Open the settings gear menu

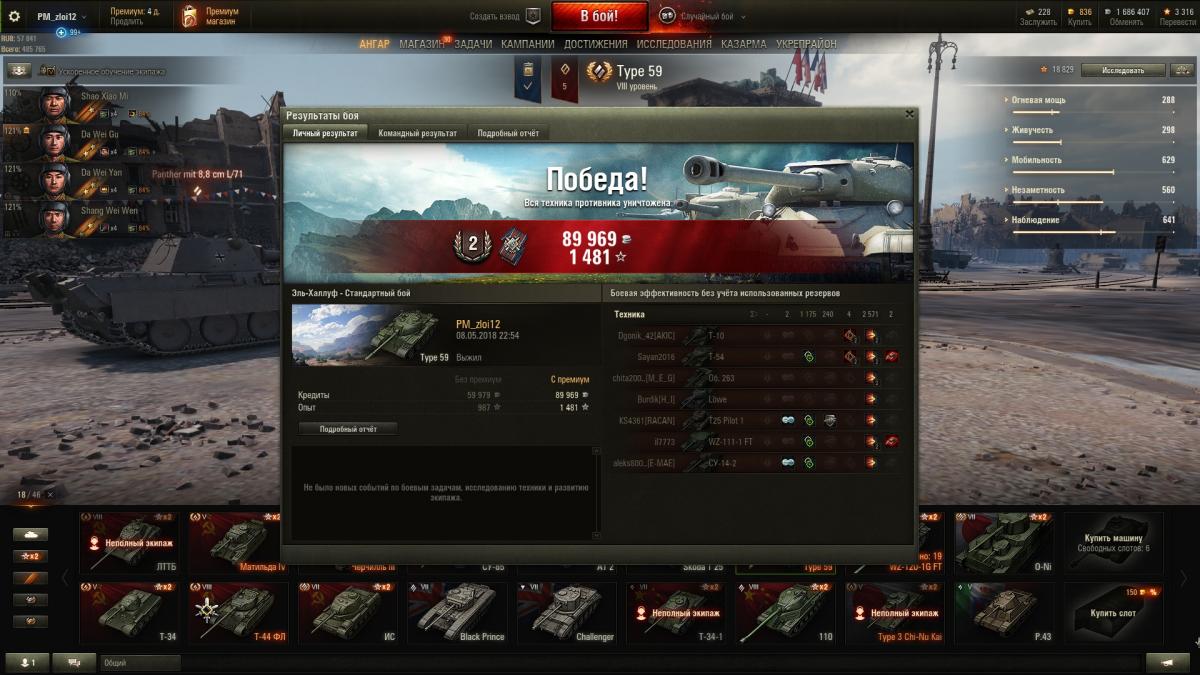[x=14, y=16]
